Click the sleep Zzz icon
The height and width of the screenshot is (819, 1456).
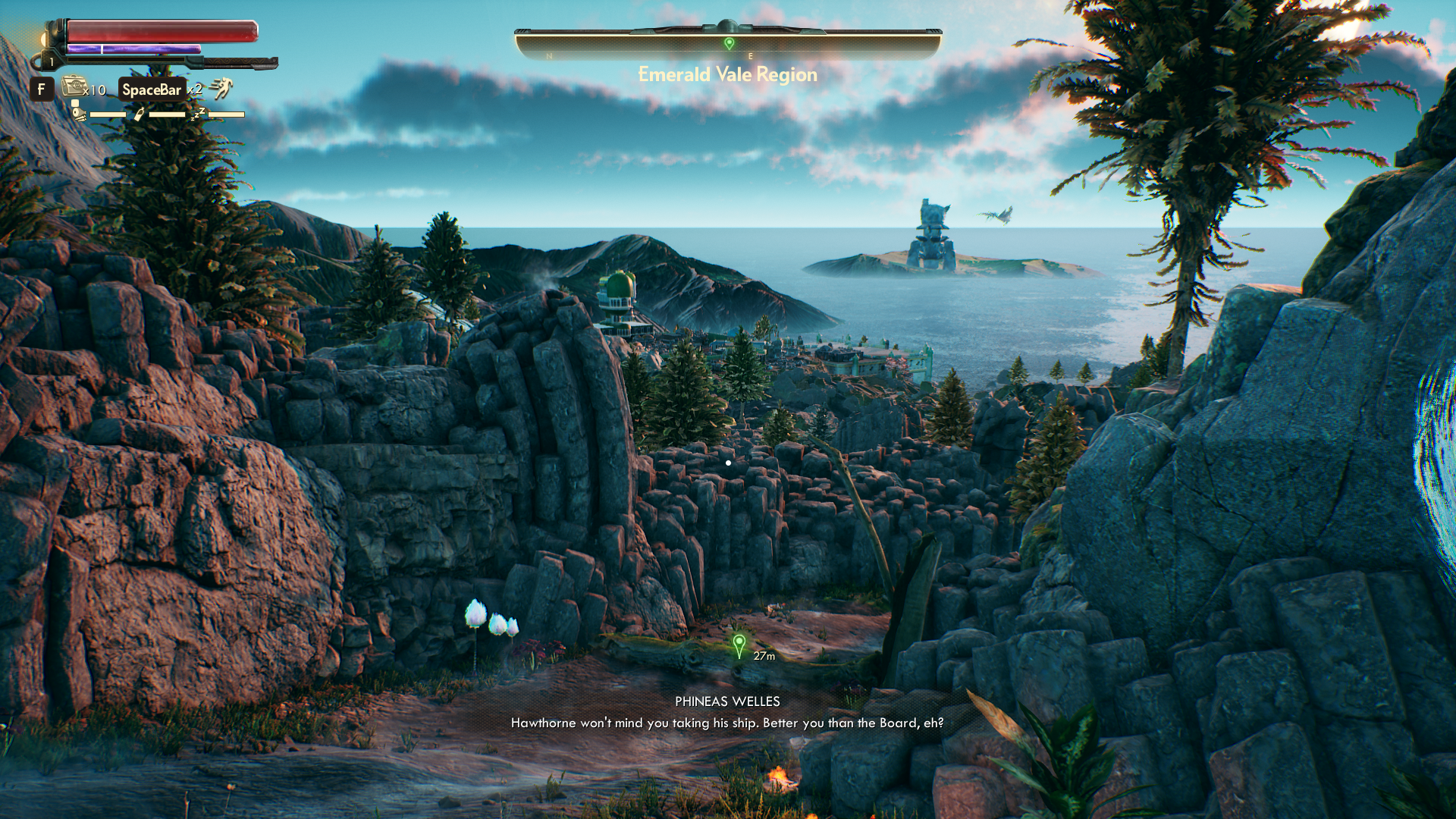[x=198, y=114]
